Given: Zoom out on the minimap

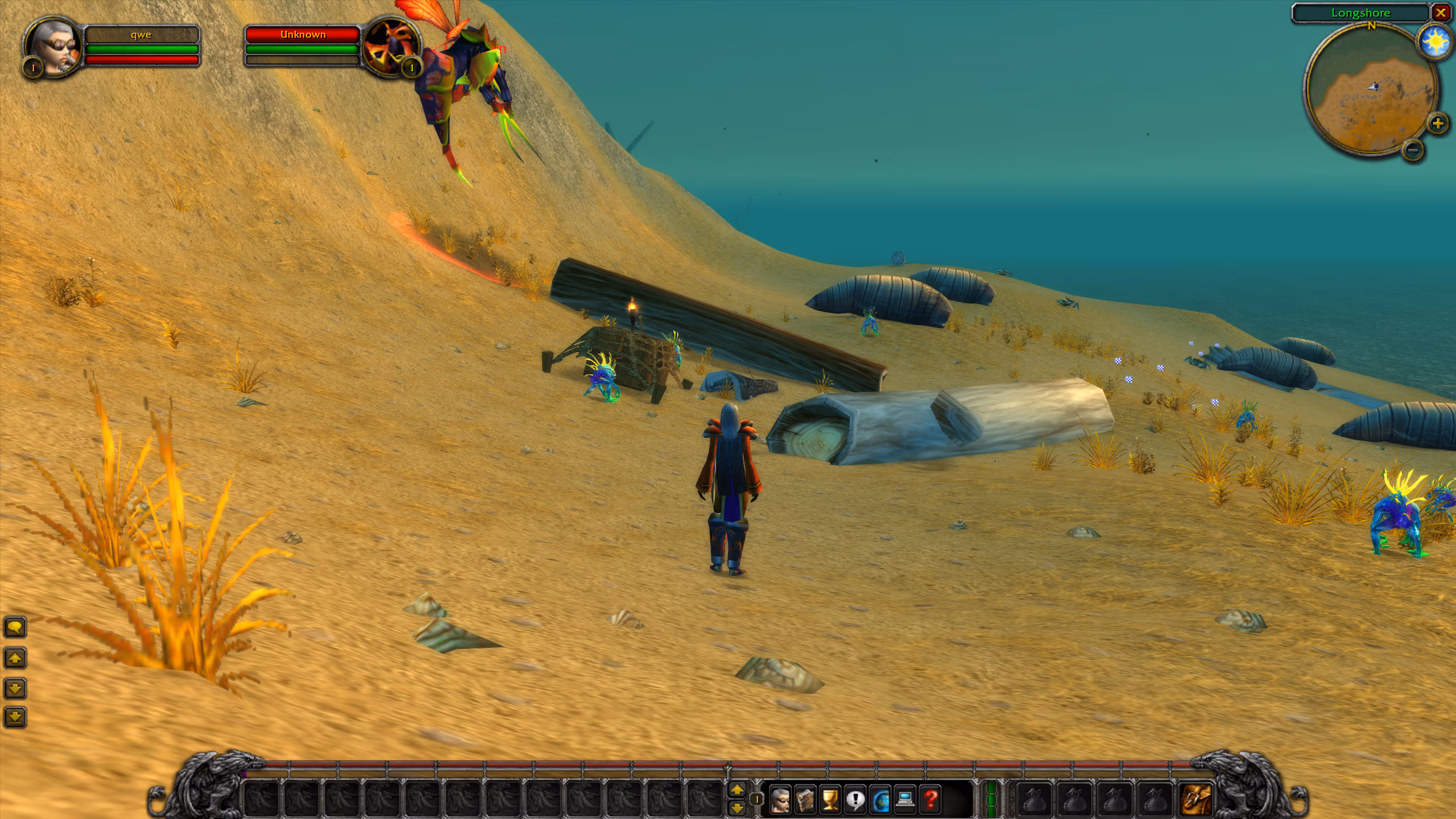Looking at the screenshot, I should point(1413,150).
